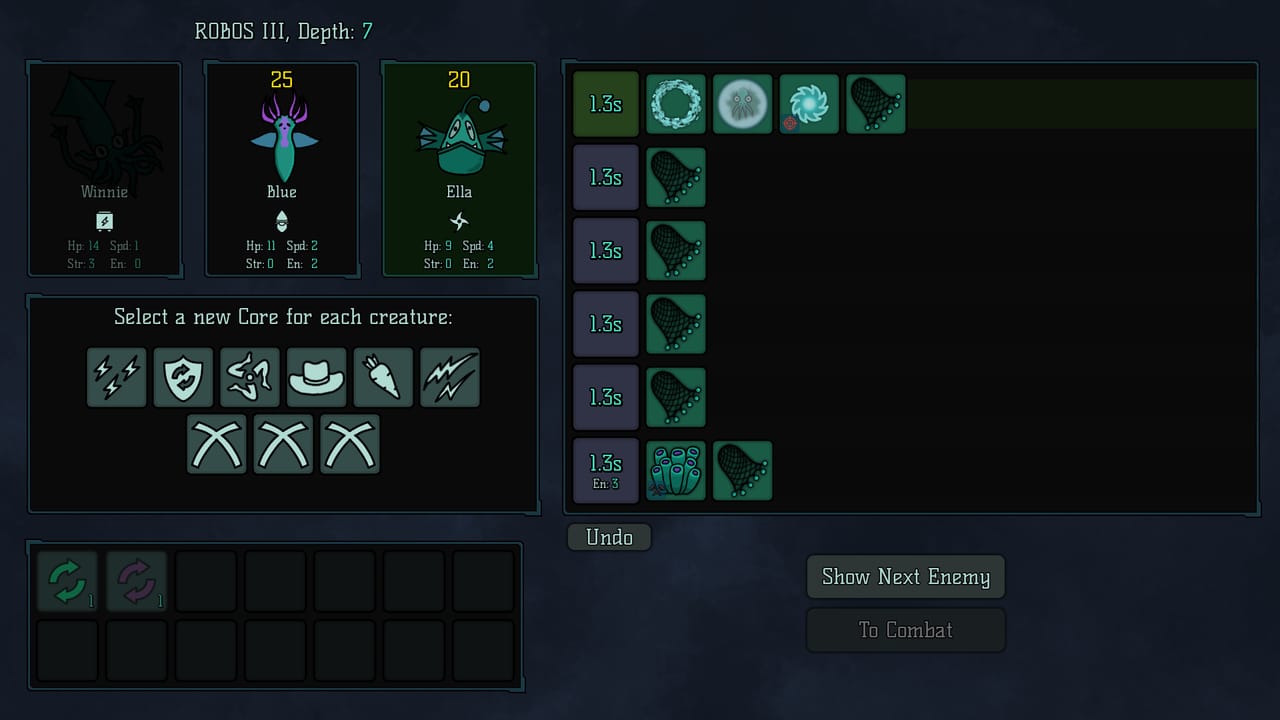Select Ella's creature card
The image size is (1280, 720).
coord(458,170)
